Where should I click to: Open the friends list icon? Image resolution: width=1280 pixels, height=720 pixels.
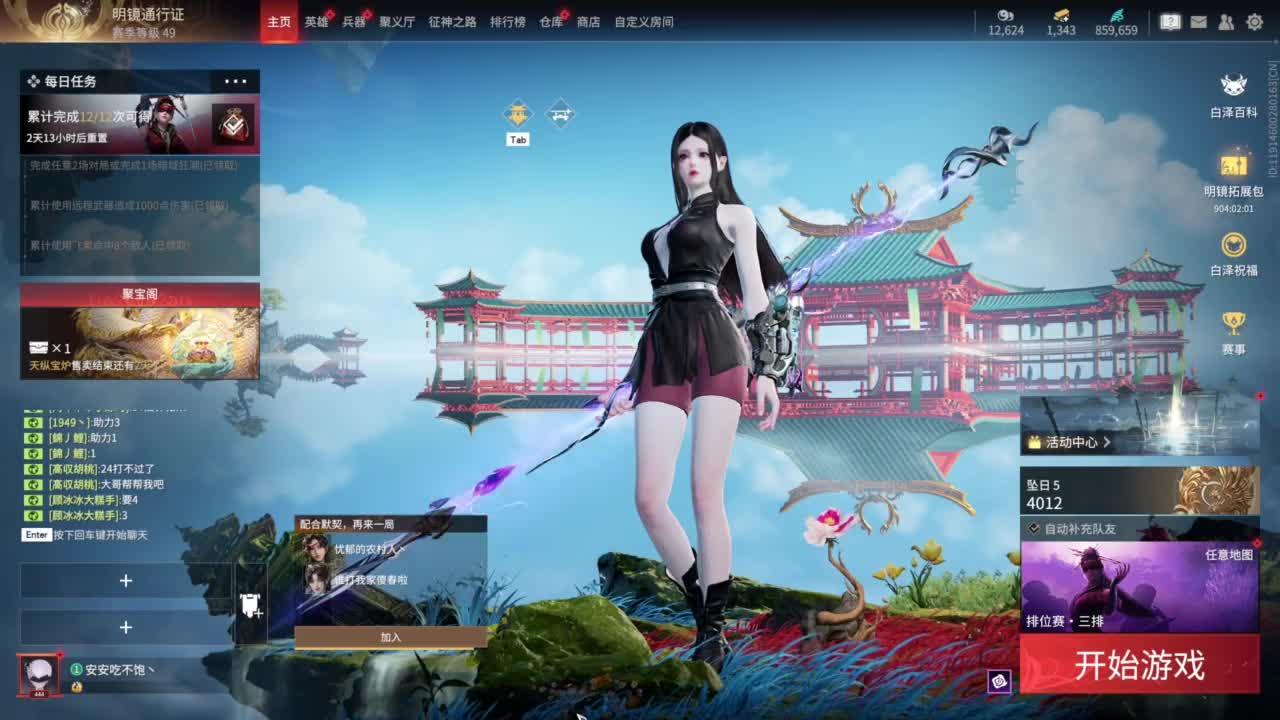[x=1225, y=22]
